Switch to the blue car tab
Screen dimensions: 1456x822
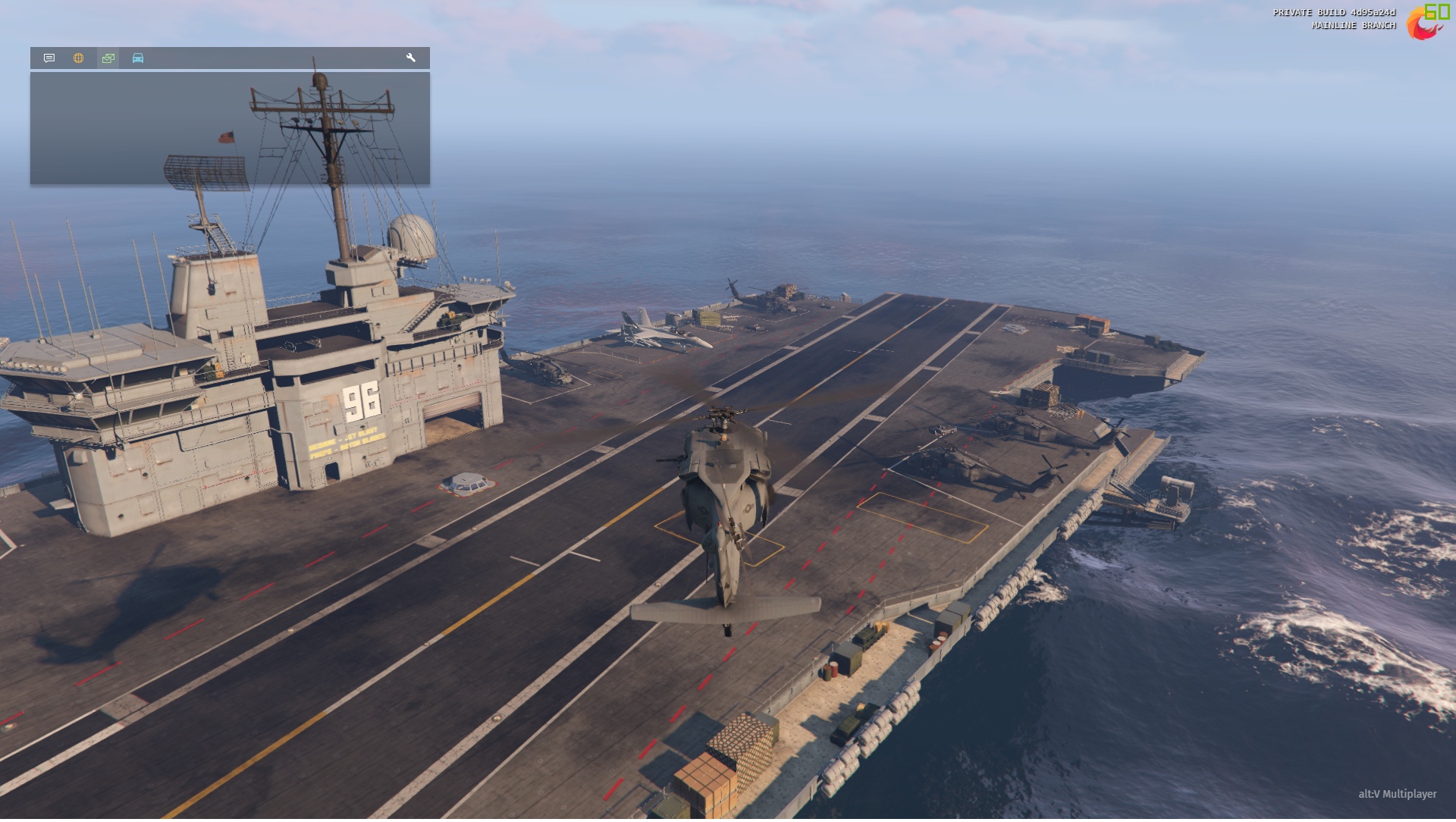click(x=138, y=58)
